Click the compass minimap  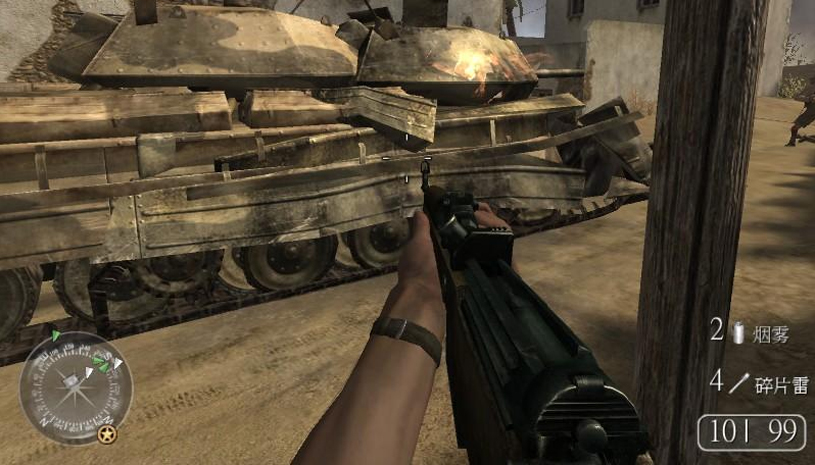pyautogui.click(x=76, y=387)
